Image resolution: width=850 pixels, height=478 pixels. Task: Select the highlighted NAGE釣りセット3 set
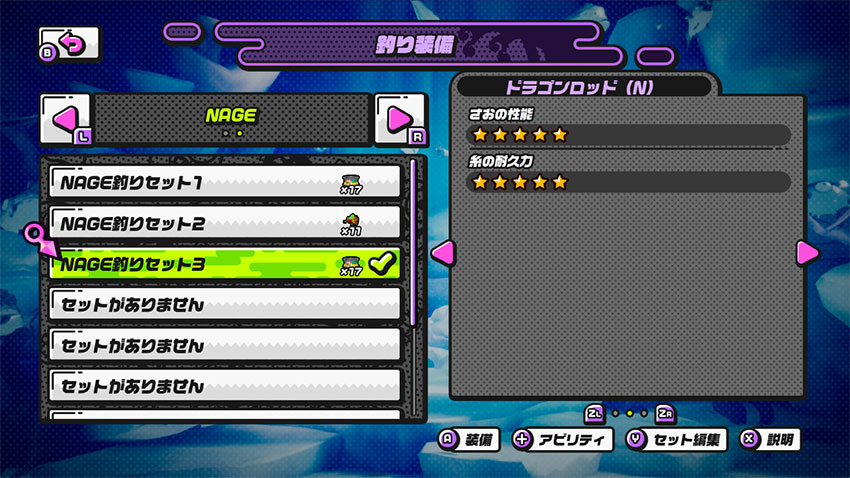click(x=225, y=264)
